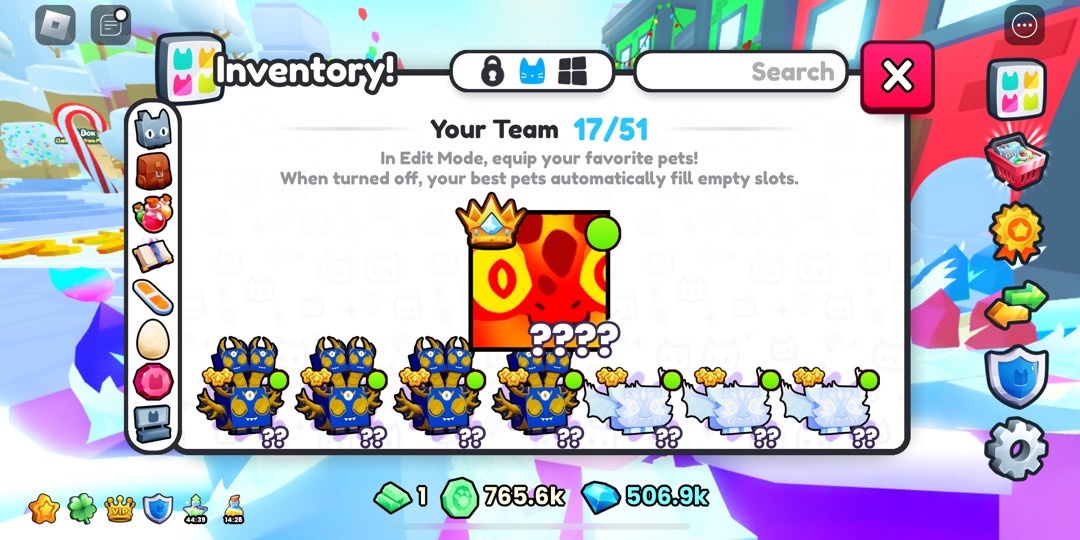This screenshot has height=540, width=1080.
Task: Open the potions tab
Action: tap(153, 215)
